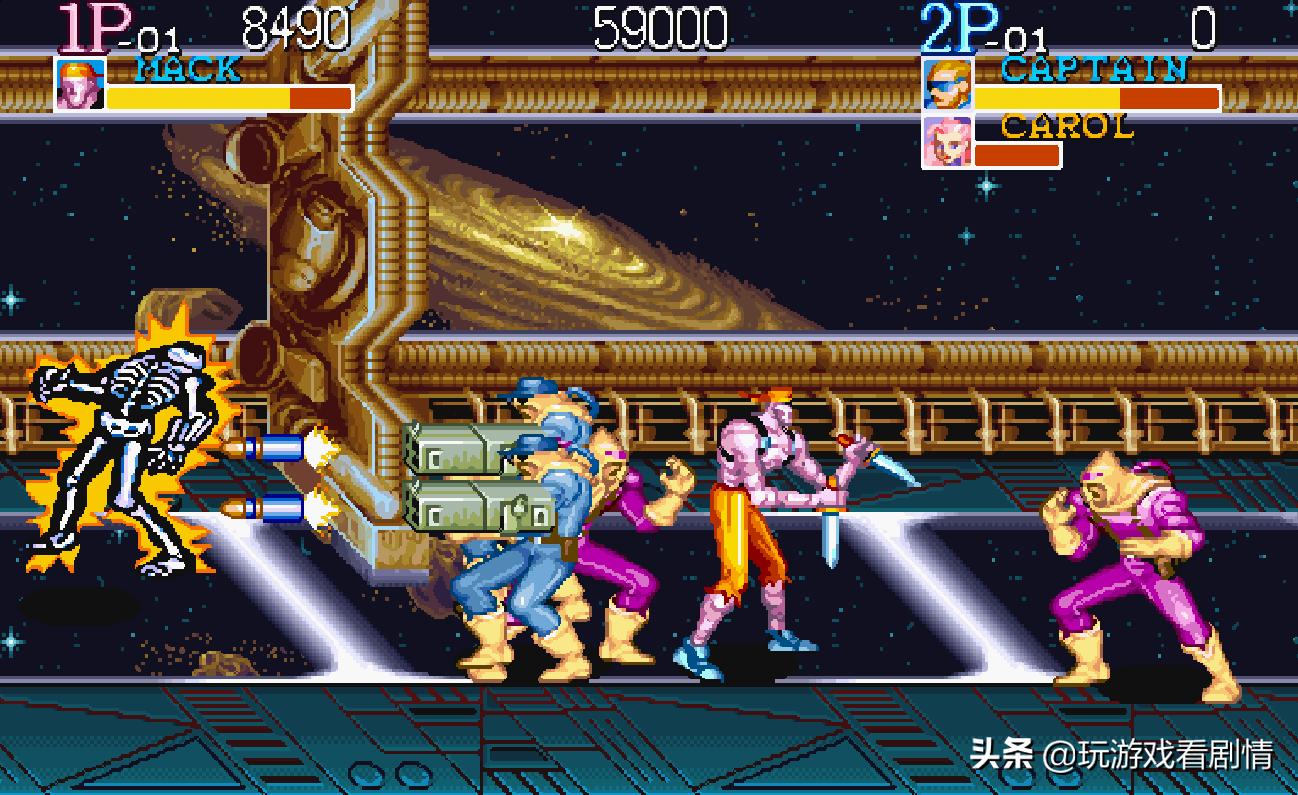
Task: Click Mack's player one portrait
Action: click(79, 84)
